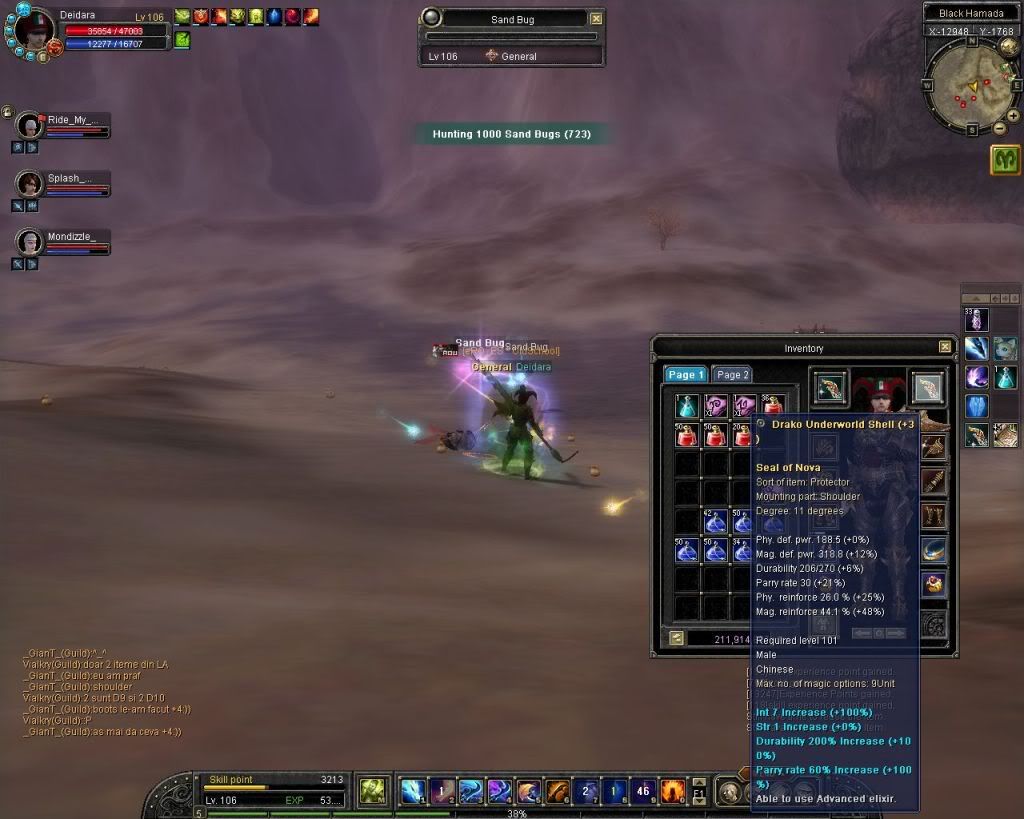Open the green ram horn icon button
Screen dimensions: 1024x819
[1005, 160]
